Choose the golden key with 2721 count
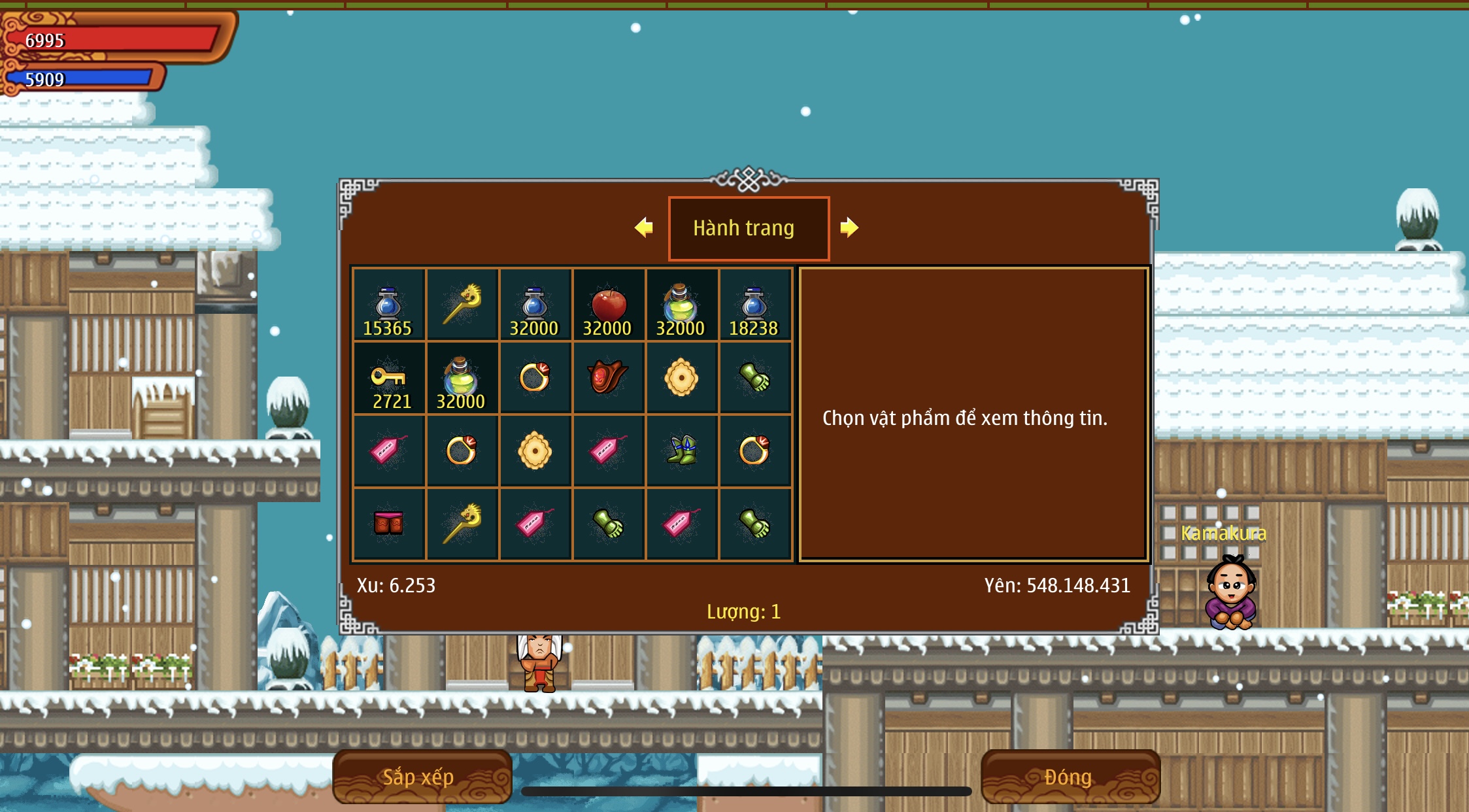The height and width of the screenshot is (812, 1469). (x=389, y=379)
